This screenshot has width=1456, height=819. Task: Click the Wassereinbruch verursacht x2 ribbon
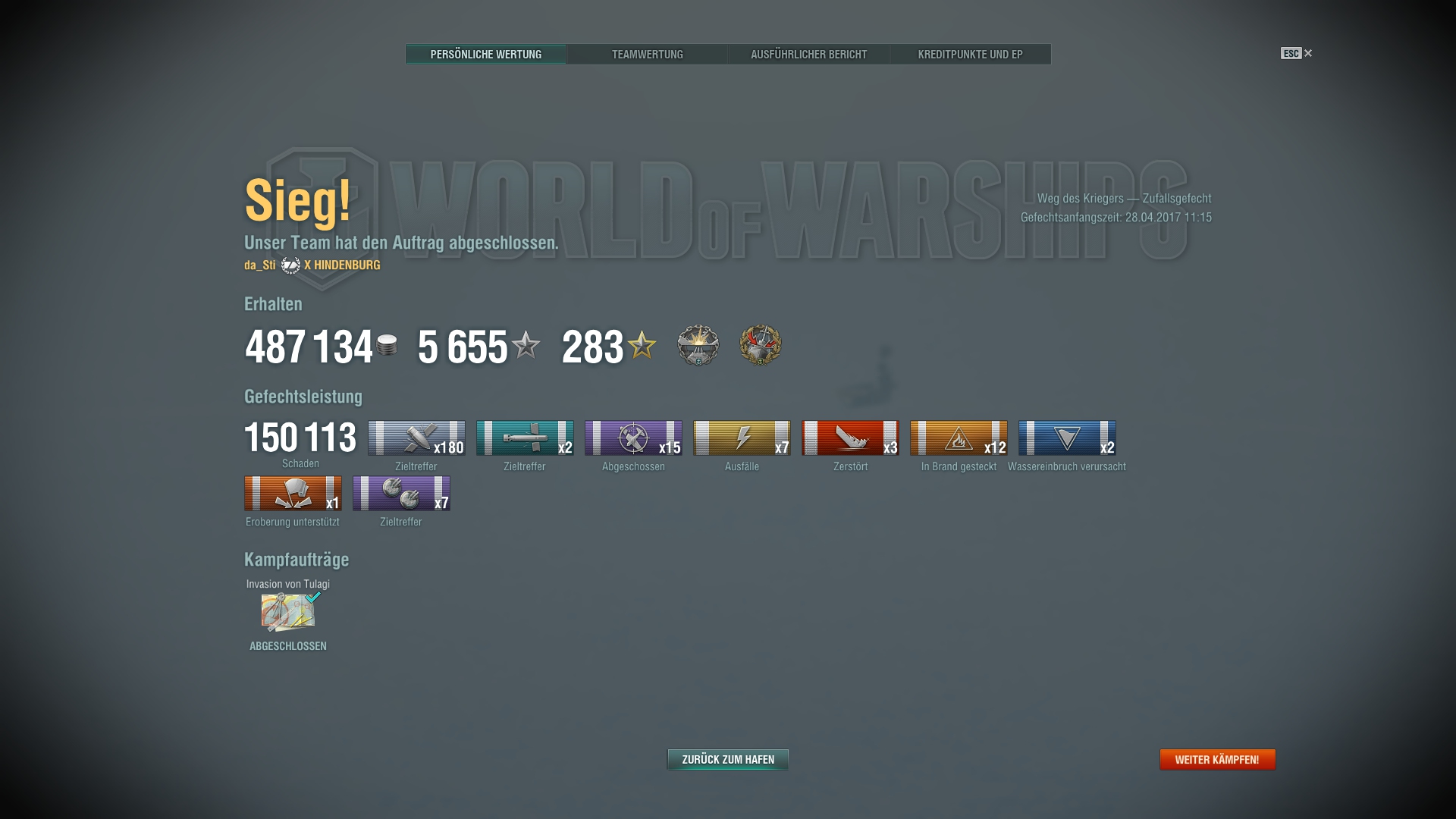click(x=1068, y=438)
